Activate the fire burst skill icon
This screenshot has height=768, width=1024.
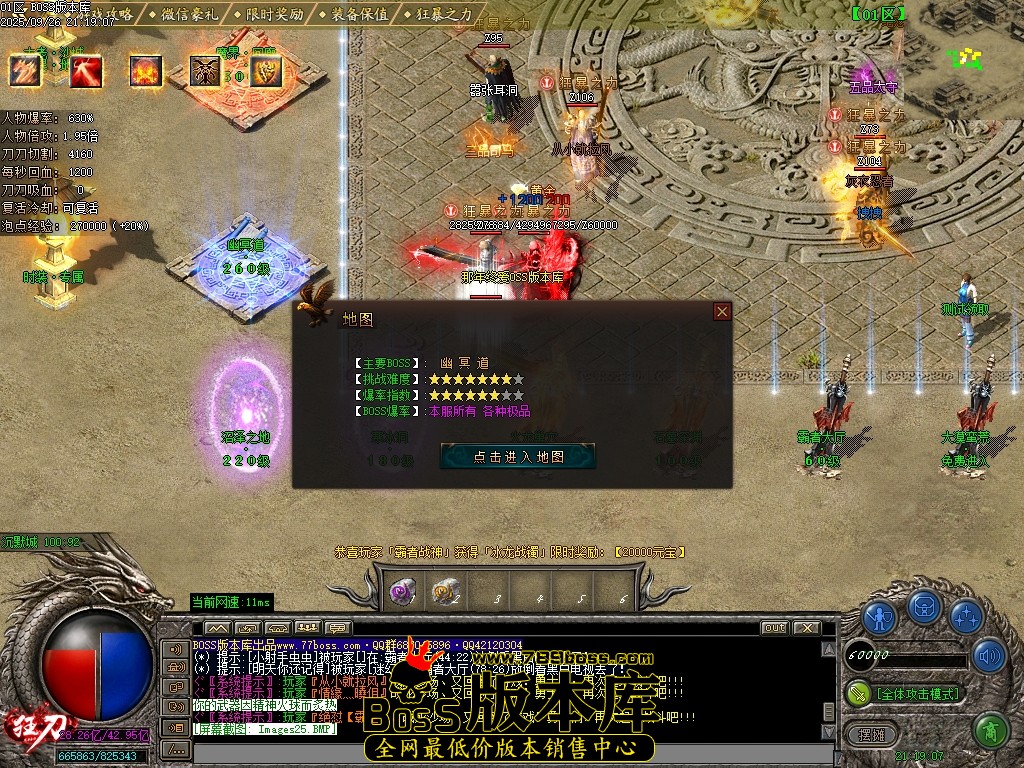[x=146, y=70]
